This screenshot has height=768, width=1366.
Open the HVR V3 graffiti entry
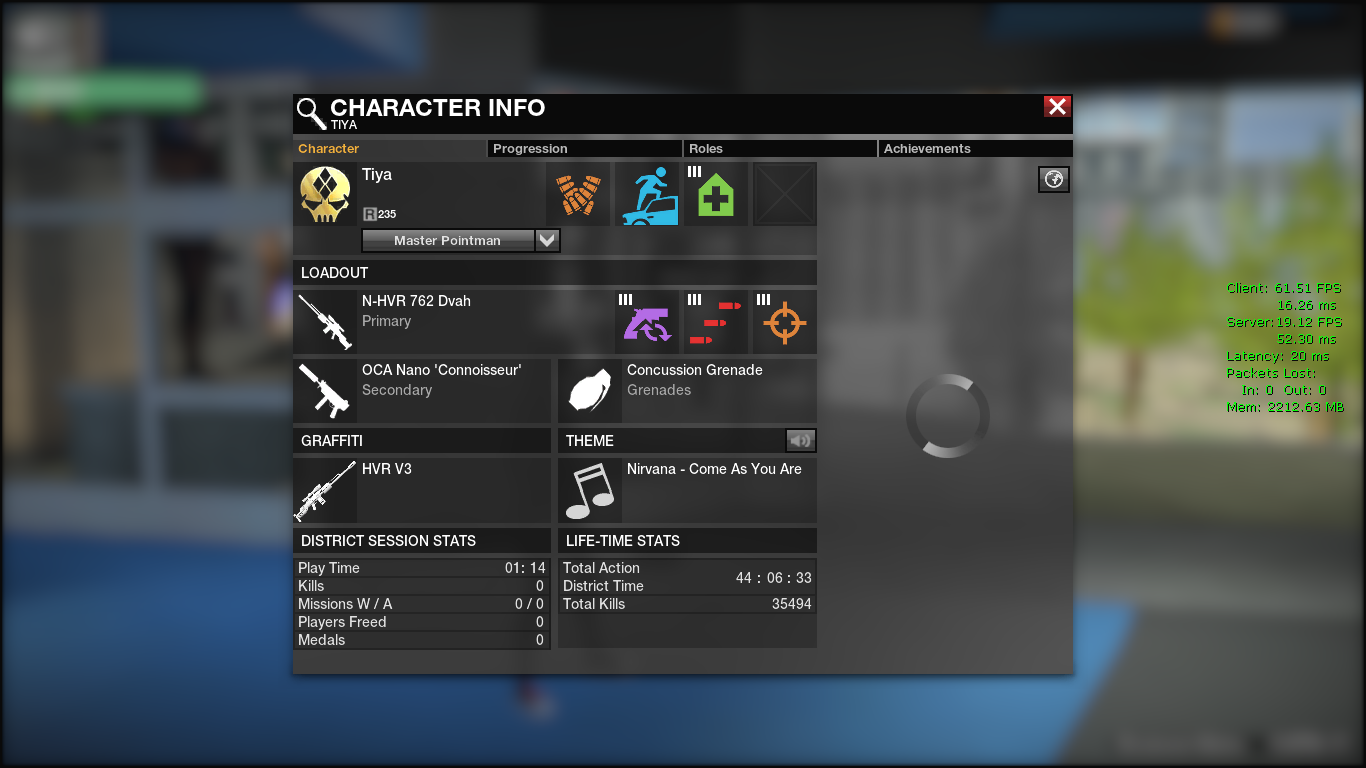pyautogui.click(x=422, y=490)
